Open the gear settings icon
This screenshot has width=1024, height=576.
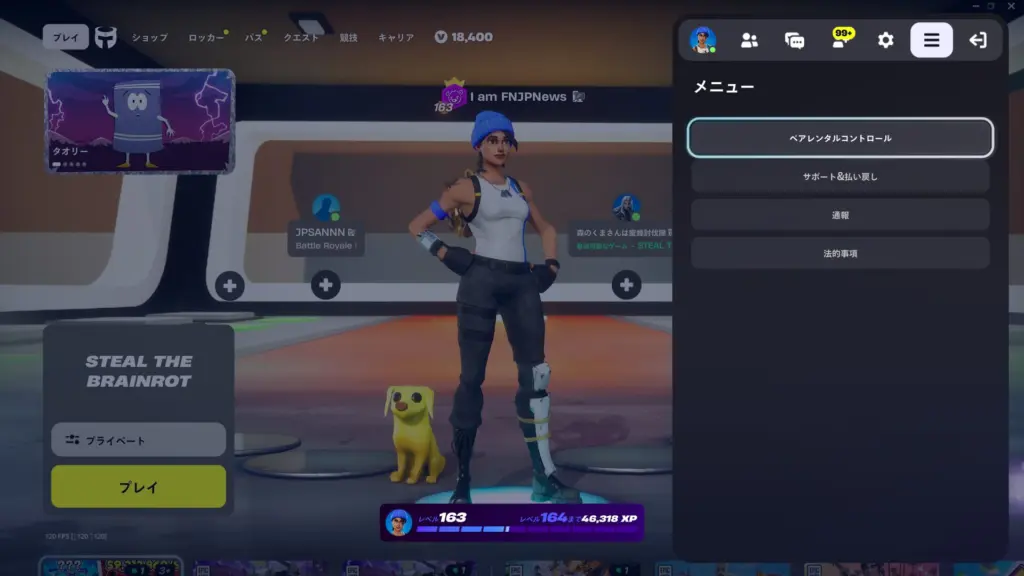coord(886,40)
